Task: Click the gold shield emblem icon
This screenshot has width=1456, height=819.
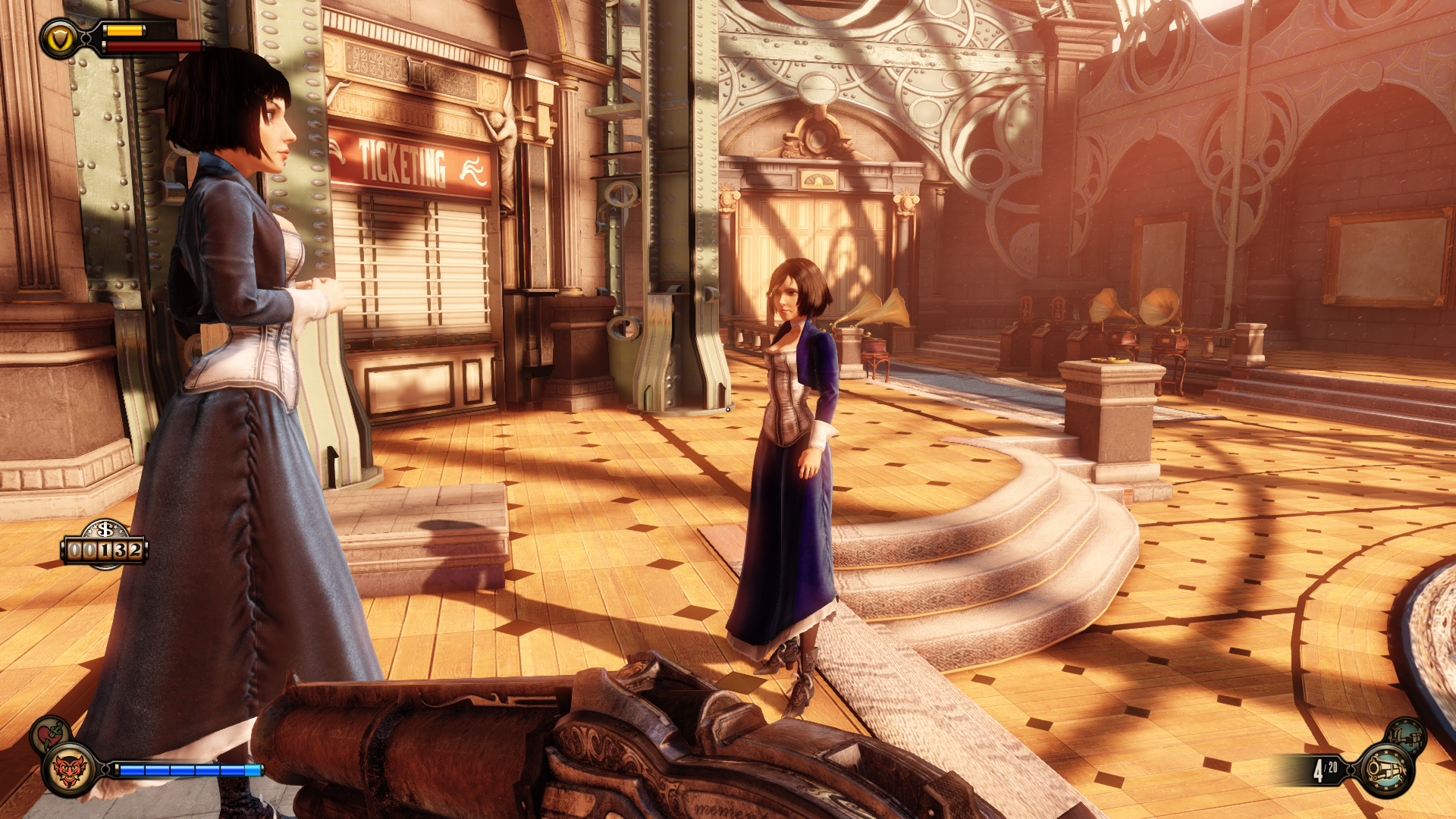Action: [x=60, y=39]
